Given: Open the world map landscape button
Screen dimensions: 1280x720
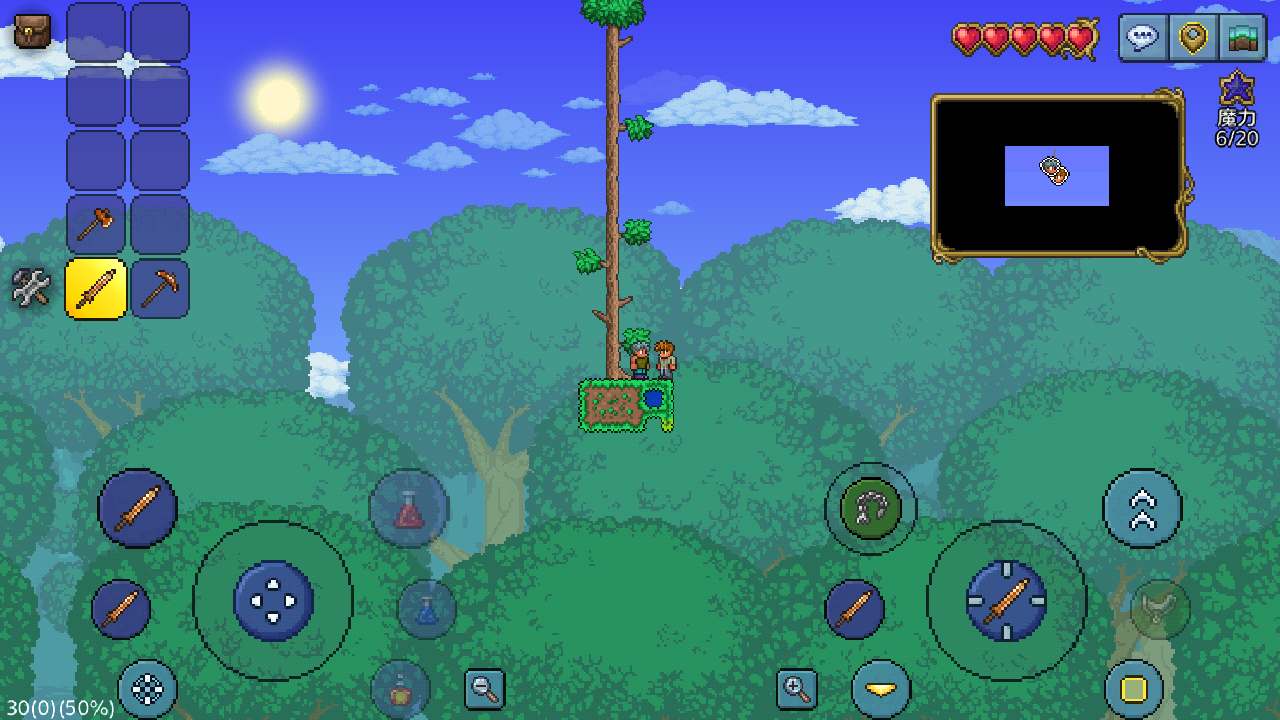Looking at the screenshot, I should pyautogui.click(x=1242, y=38).
